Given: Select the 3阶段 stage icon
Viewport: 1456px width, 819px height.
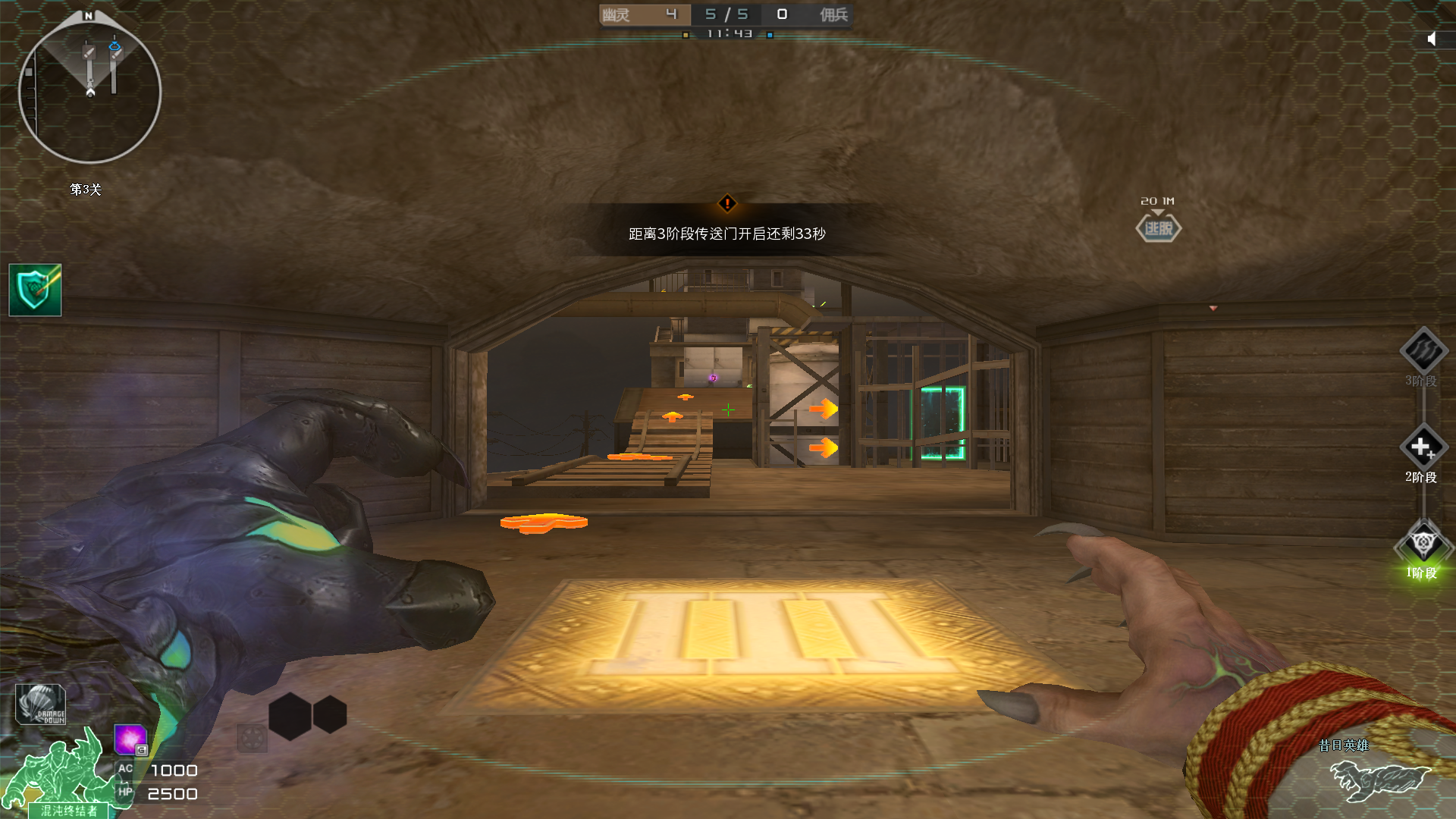Looking at the screenshot, I should point(1423,350).
